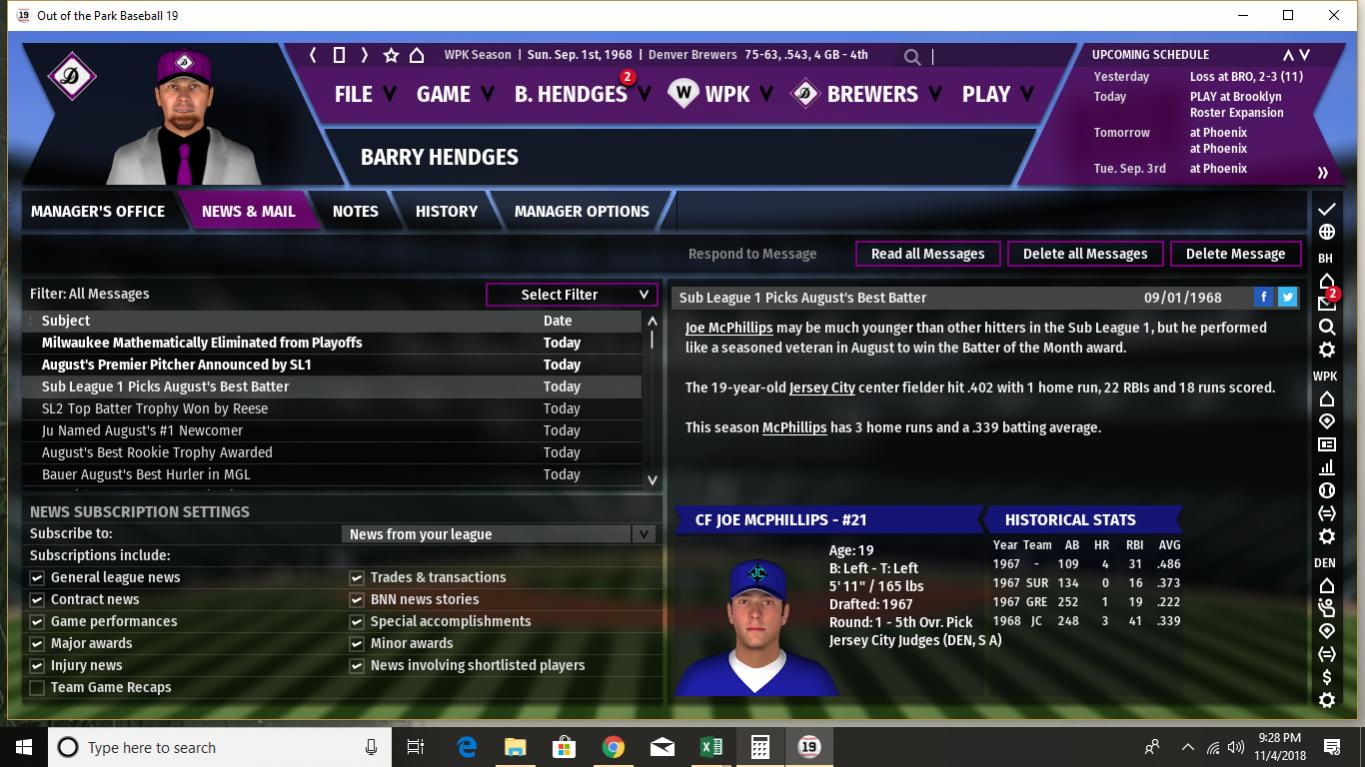
Task: Switch to the Manager's Office tab
Action: click(x=98, y=211)
